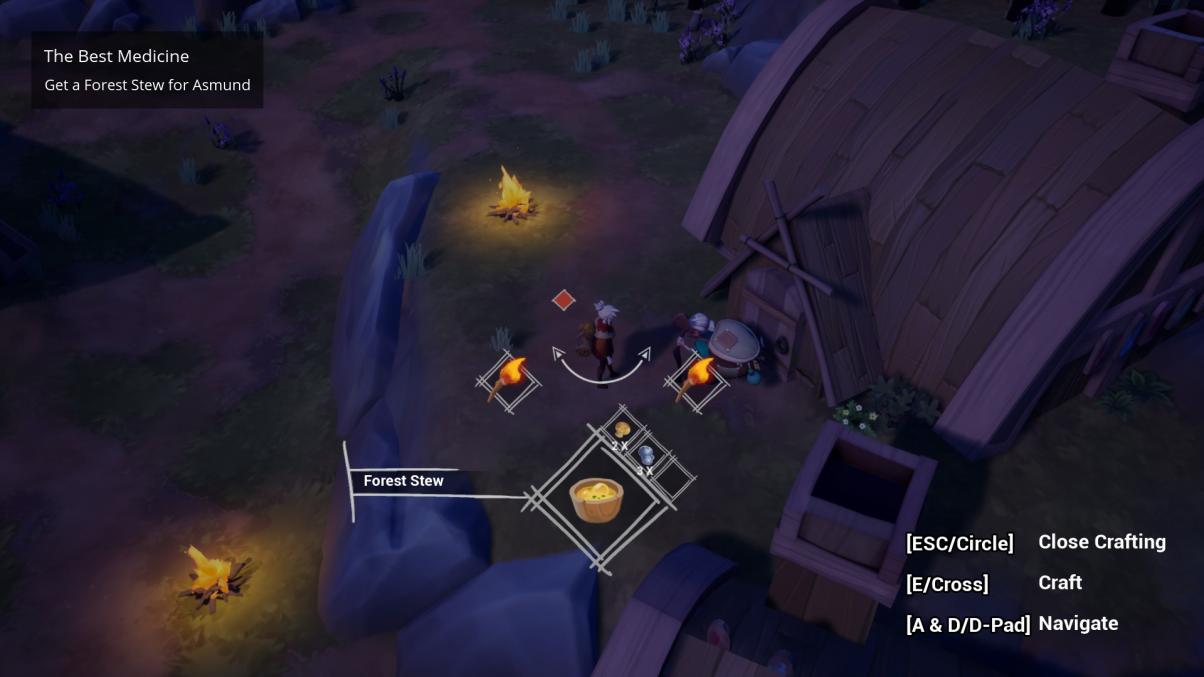Select the Forest Stew recipe bowl
This screenshot has width=1204, height=677.
tap(596, 498)
